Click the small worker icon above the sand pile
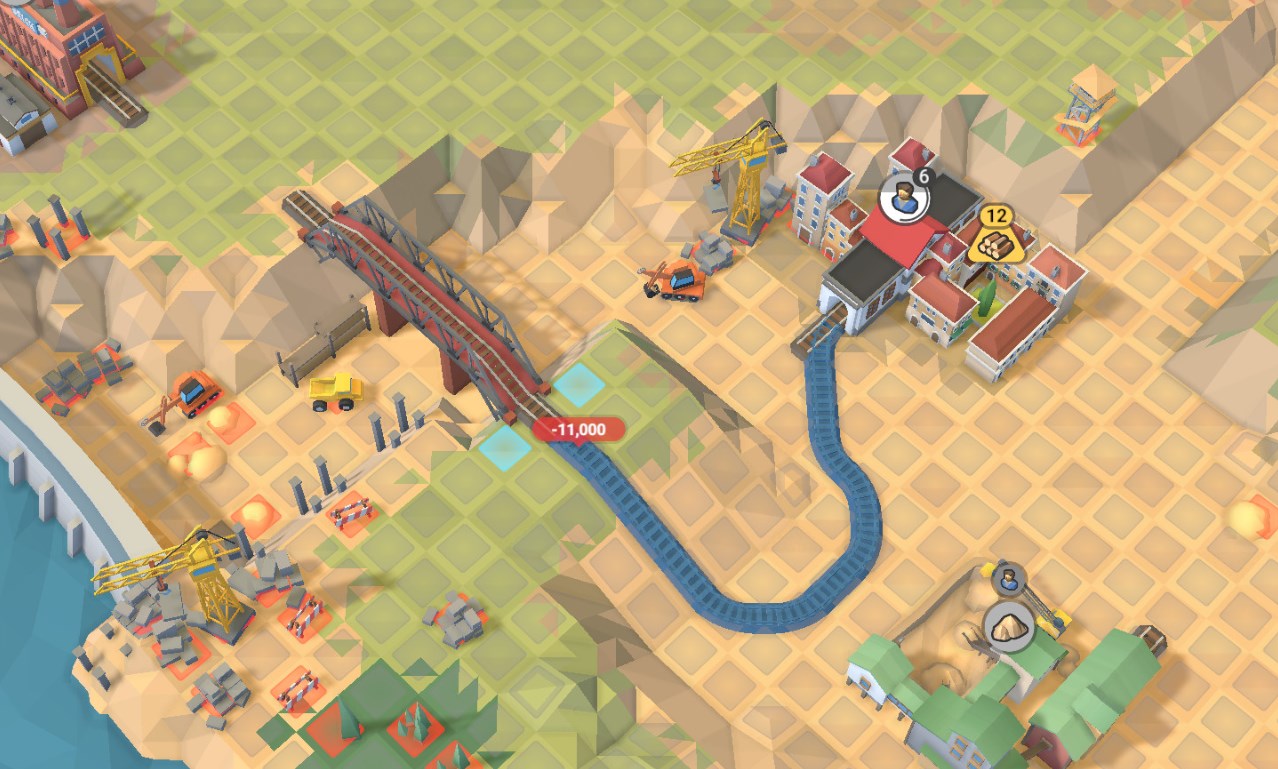 click(1008, 578)
